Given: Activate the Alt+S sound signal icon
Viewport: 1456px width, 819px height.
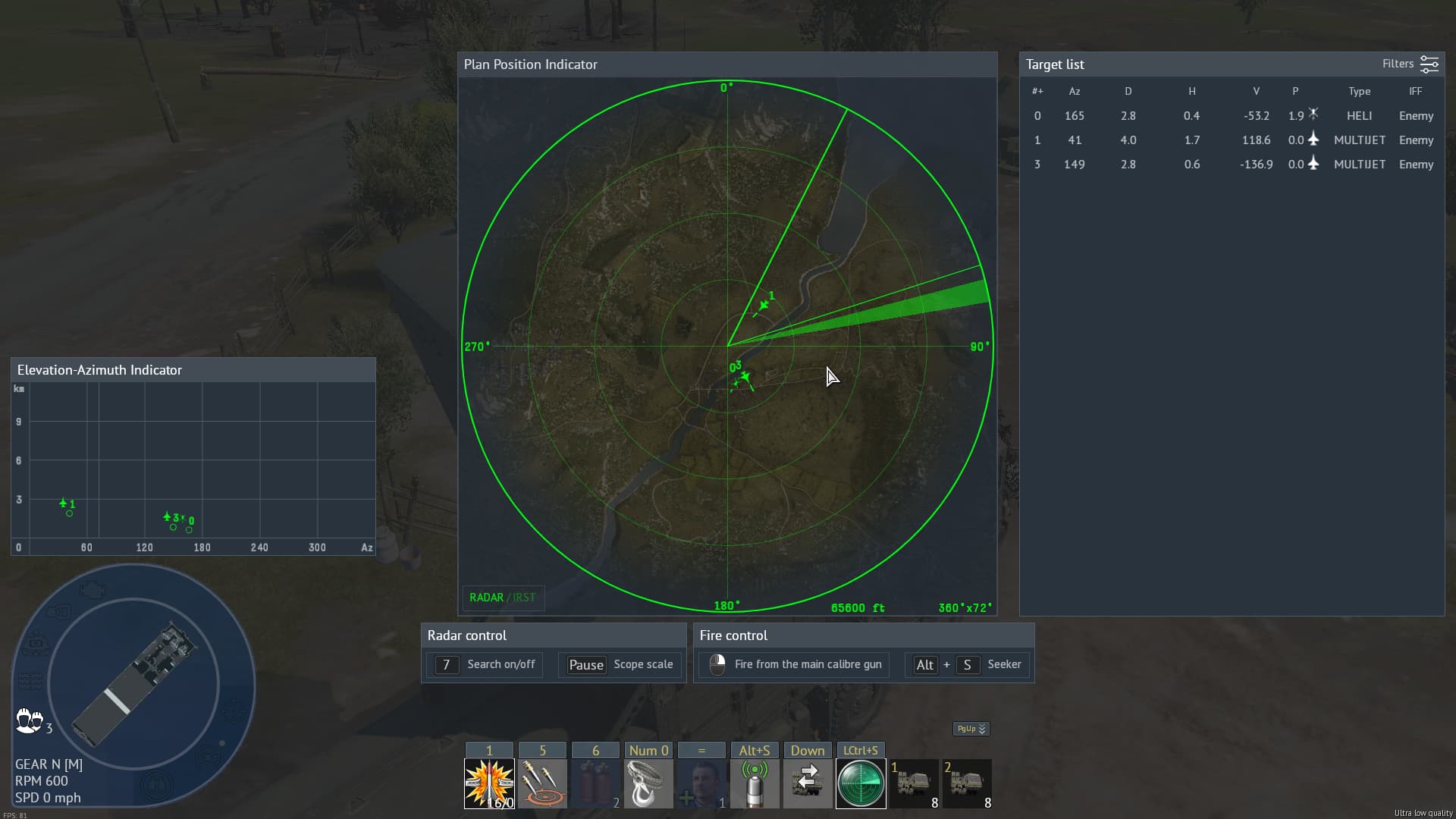Looking at the screenshot, I should pyautogui.click(x=755, y=783).
